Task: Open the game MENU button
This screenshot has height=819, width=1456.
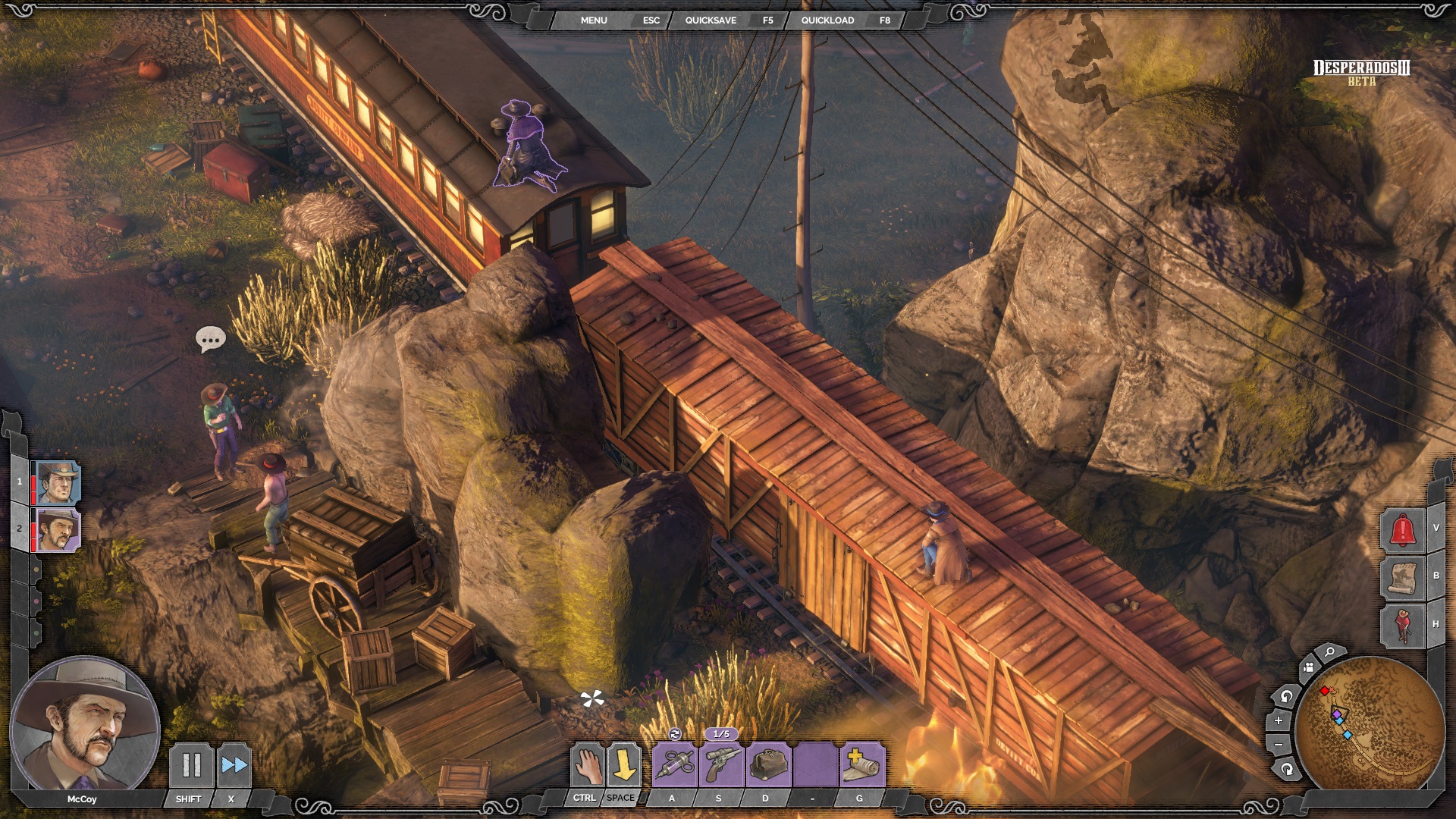Action: (594, 20)
